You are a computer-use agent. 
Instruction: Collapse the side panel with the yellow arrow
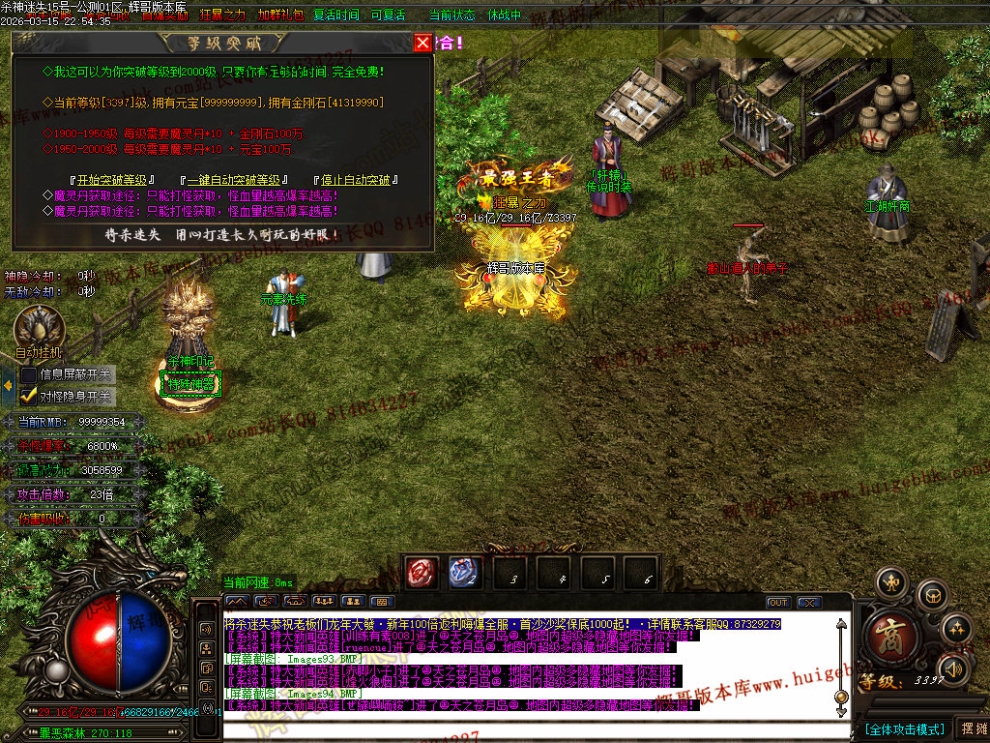[x=8, y=384]
